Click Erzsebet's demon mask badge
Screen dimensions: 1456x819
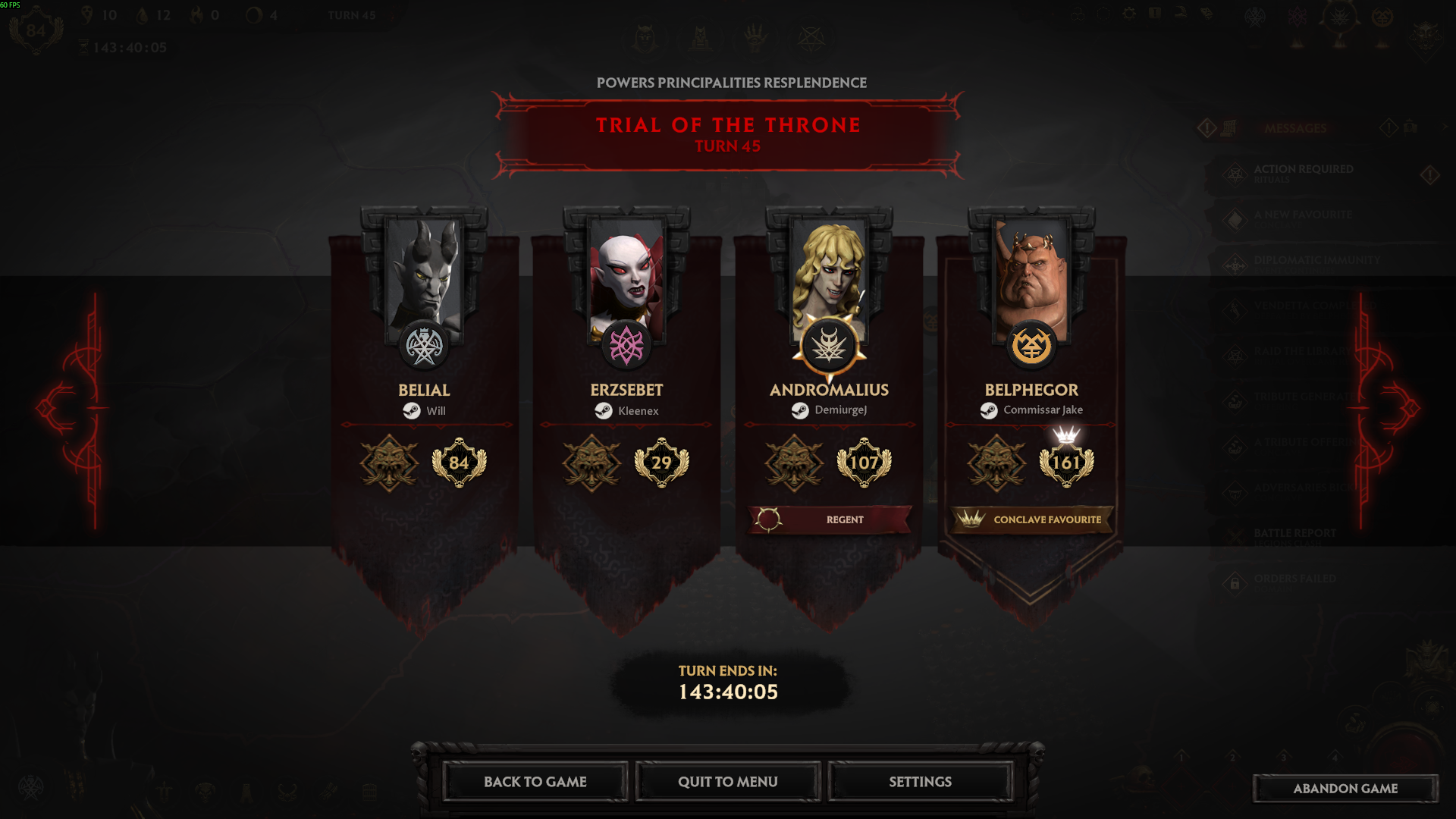click(591, 463)
